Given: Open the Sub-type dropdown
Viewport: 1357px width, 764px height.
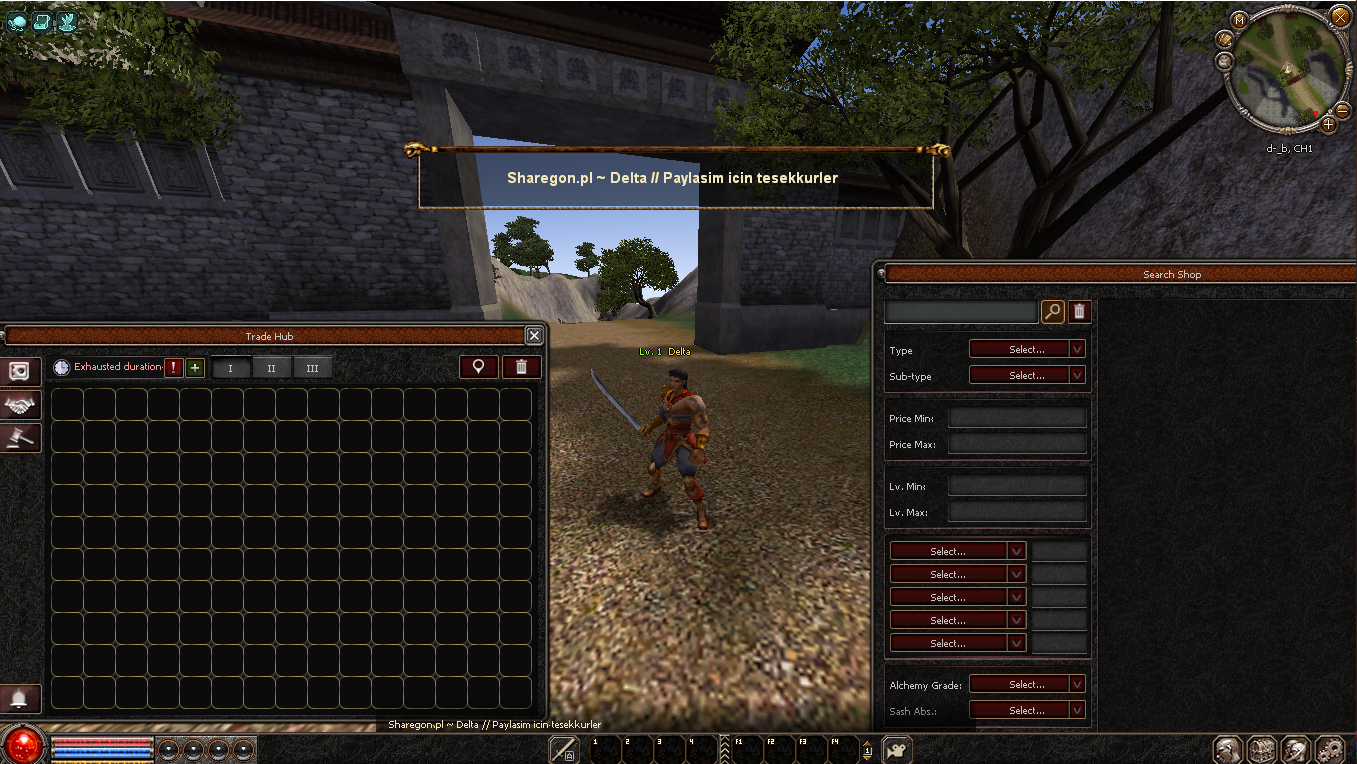Looking at the screenshot, I should point(1027,375).
